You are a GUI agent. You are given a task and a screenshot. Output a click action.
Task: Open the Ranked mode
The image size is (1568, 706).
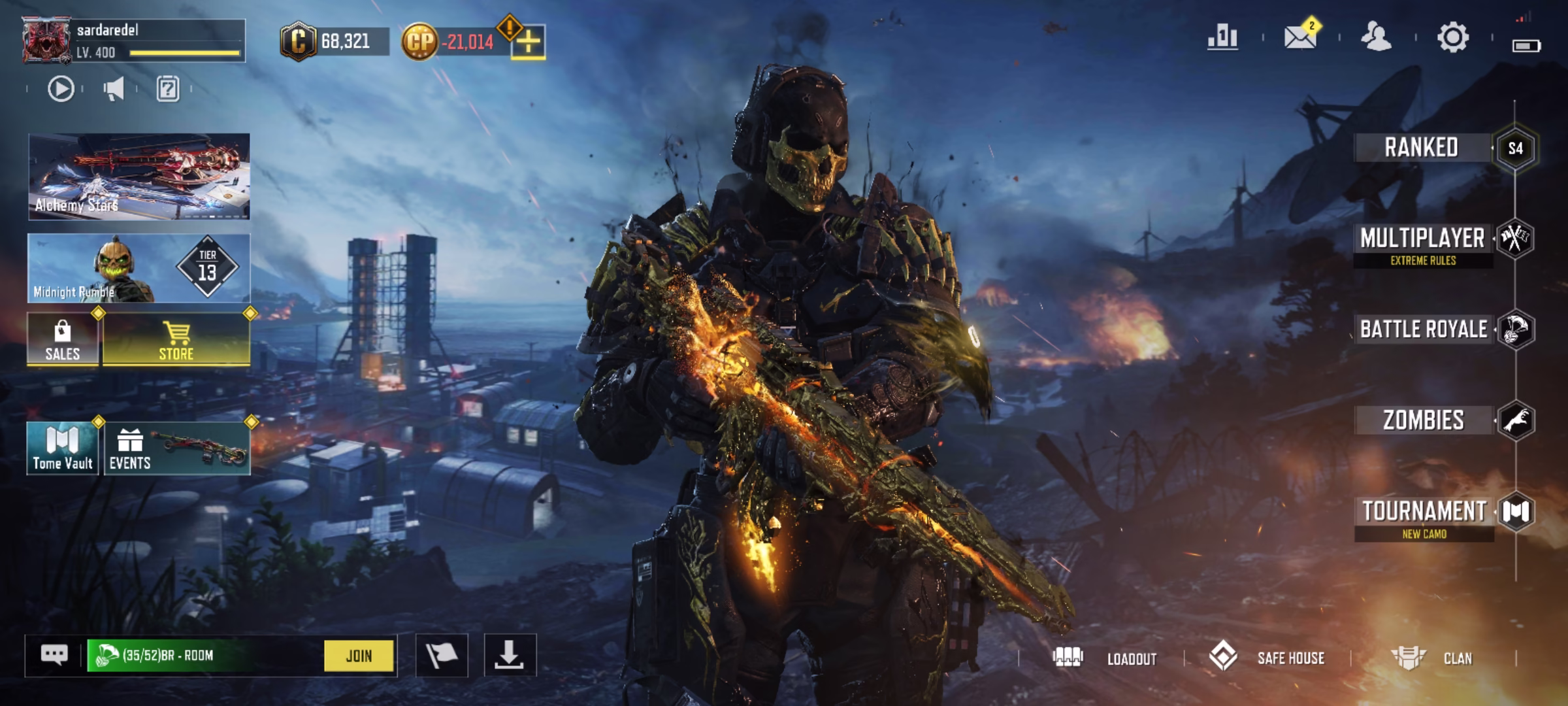coord(1422,148)
